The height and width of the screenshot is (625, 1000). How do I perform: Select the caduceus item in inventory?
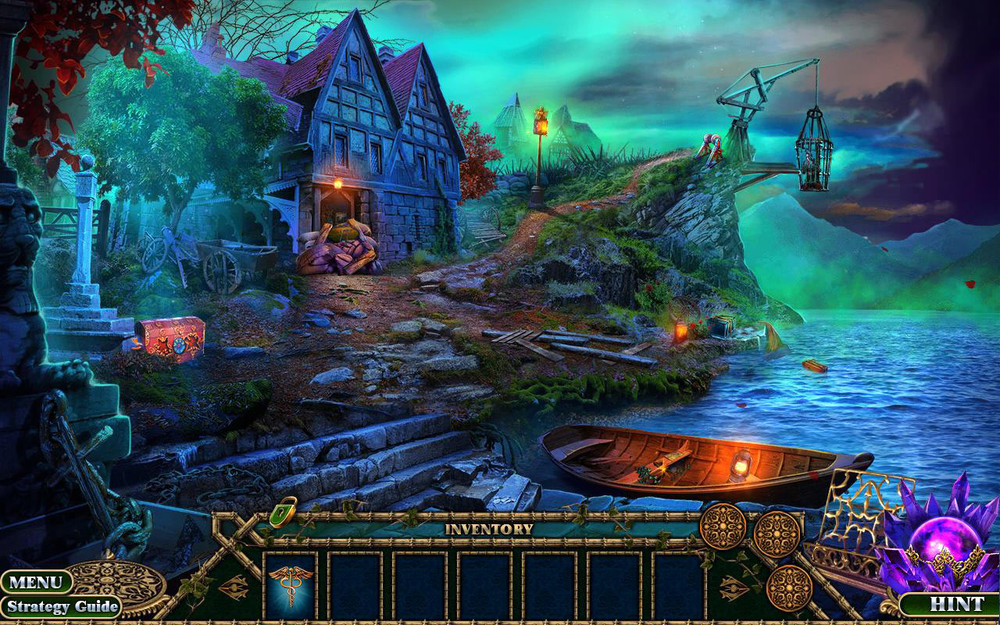[293, 585]
